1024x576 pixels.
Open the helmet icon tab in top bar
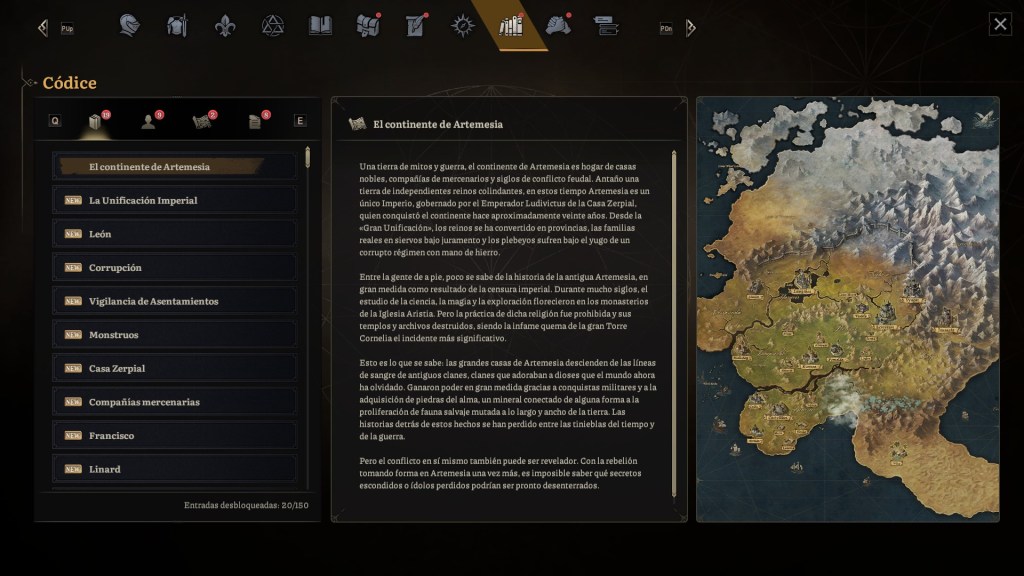click(x=129, y=25)
